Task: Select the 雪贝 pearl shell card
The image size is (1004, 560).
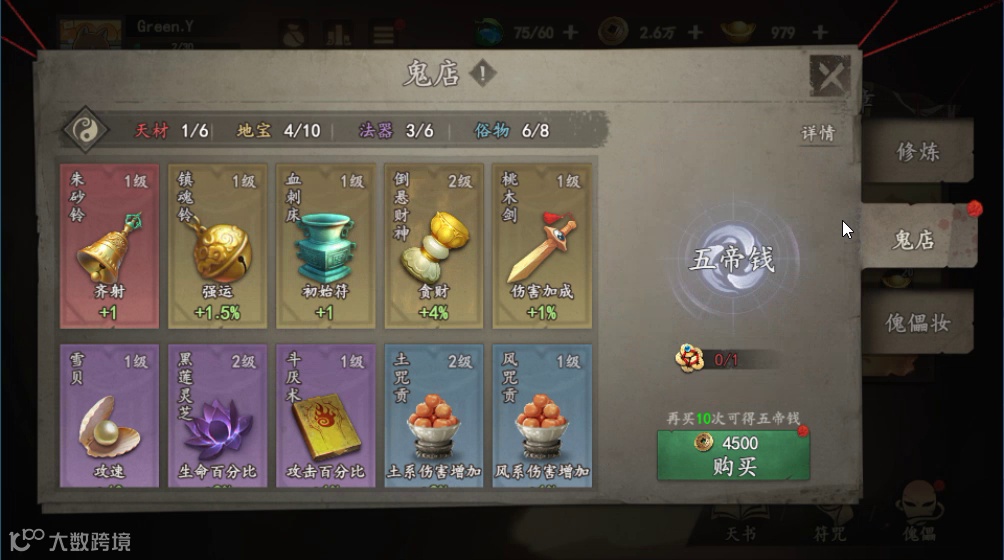Action: tap(109, 416)
